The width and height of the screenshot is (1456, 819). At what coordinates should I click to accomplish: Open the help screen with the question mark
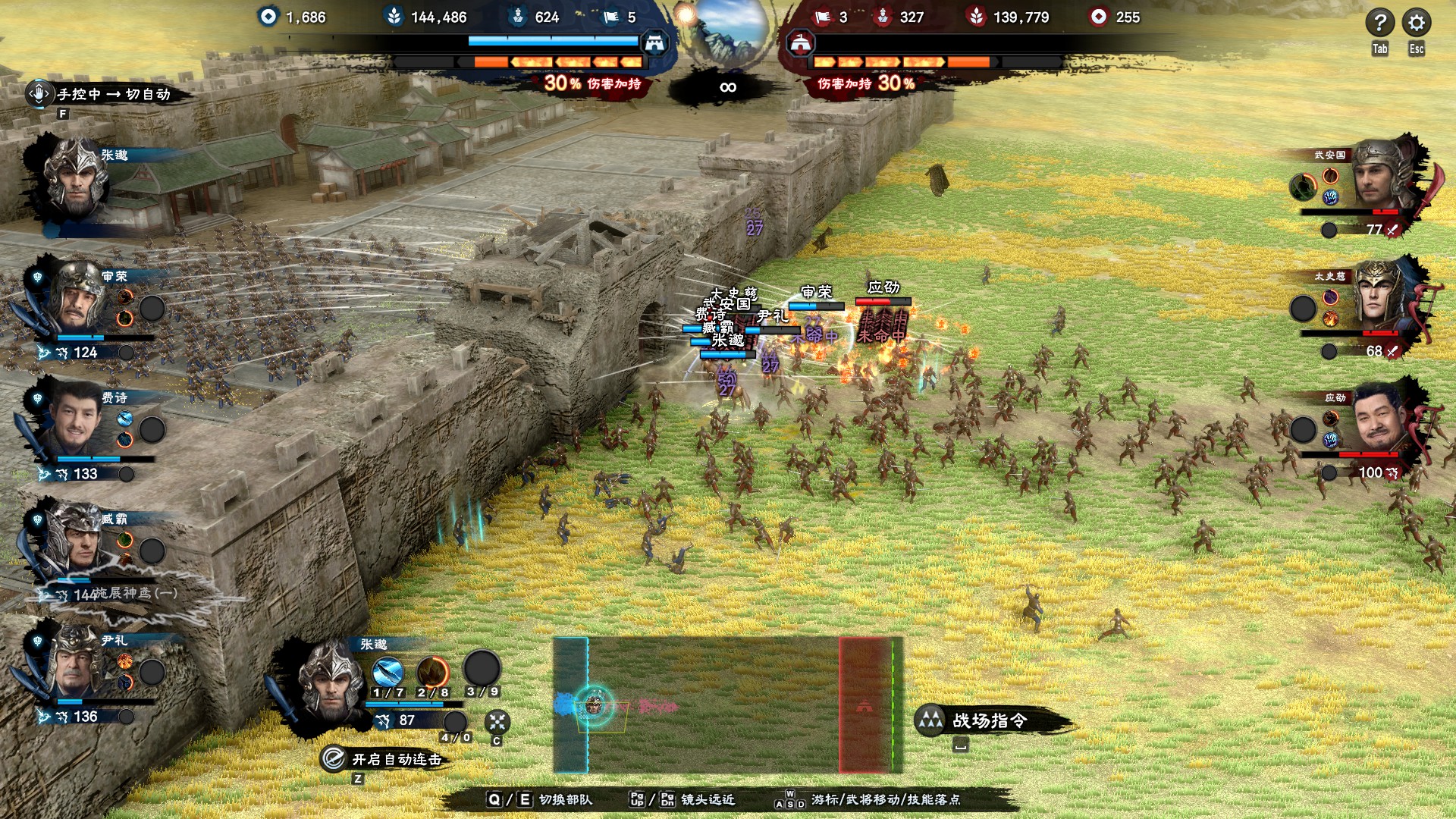pyautogui.click(x=1379, y=23)
